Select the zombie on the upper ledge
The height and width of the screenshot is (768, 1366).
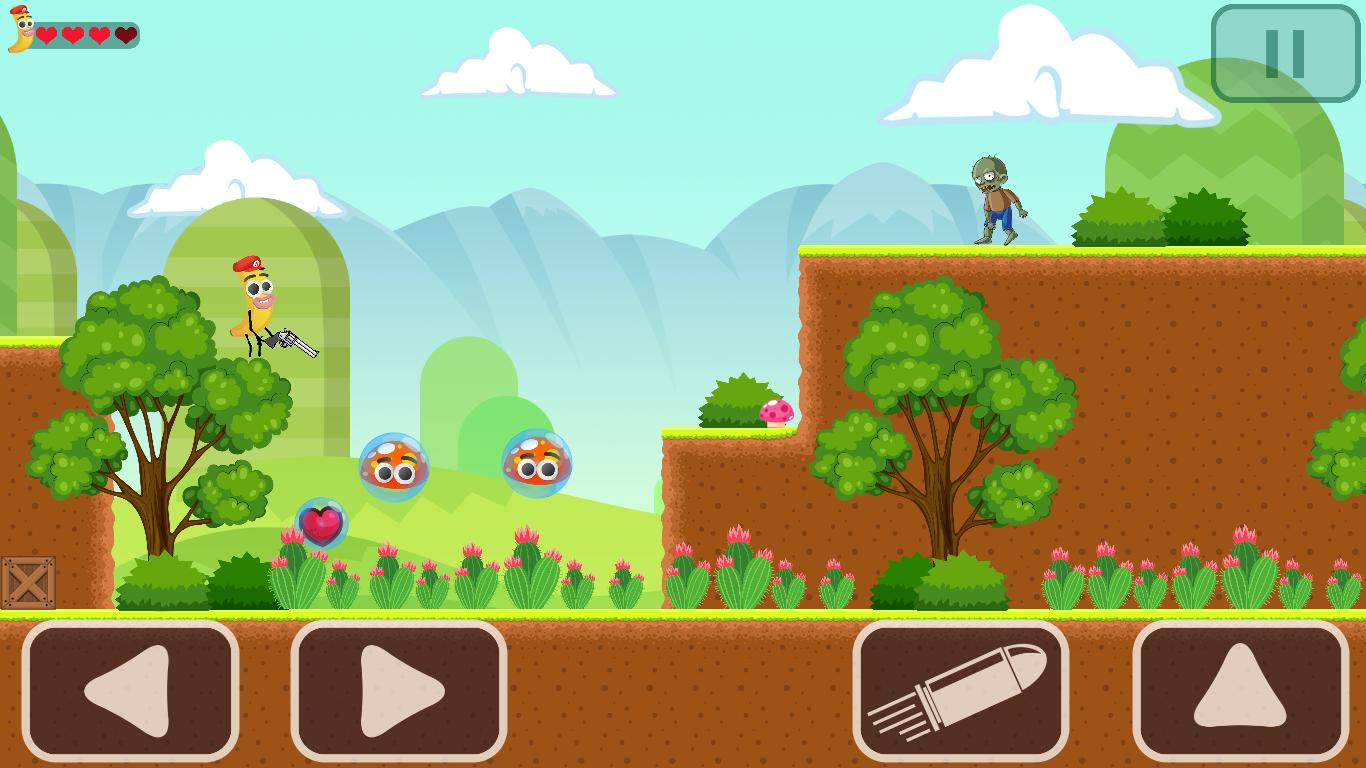coord(994,196)
